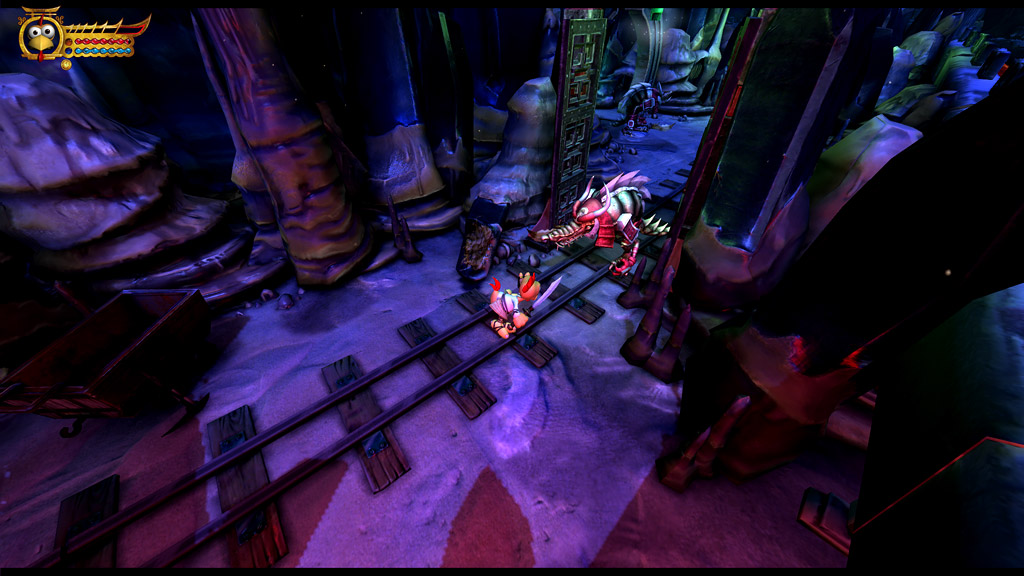Select the small gold medallion below the portrait
Screen dimensions: 1024x576
66,64
